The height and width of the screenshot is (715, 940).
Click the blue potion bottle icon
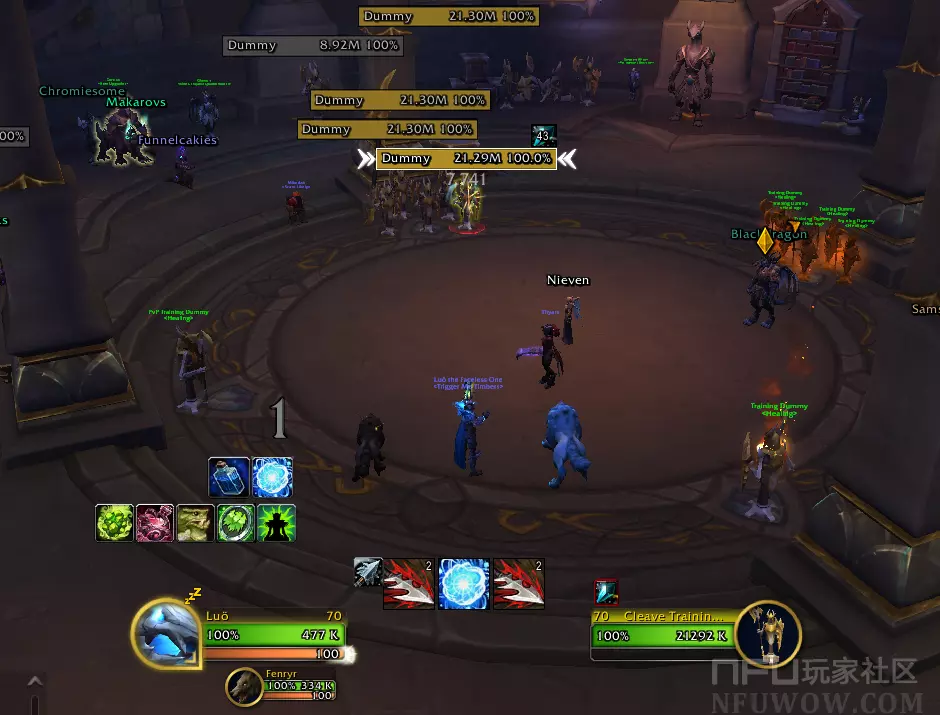[x=228, y=477]
